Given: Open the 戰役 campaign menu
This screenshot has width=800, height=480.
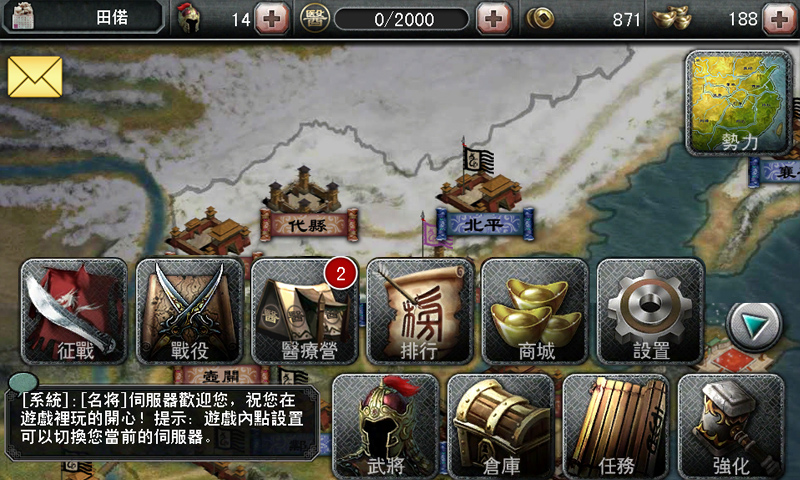Looking at the screenshot, I should pyautogui.click(x=190, y=311).
